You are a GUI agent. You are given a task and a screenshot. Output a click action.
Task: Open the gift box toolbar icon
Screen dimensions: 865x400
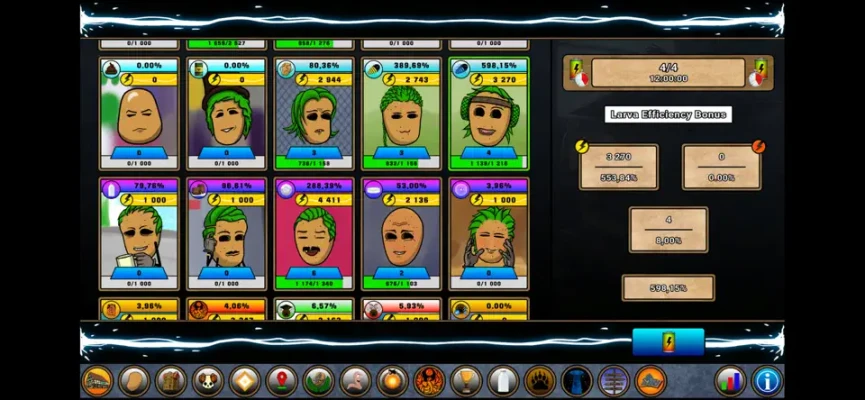point(171,381)
